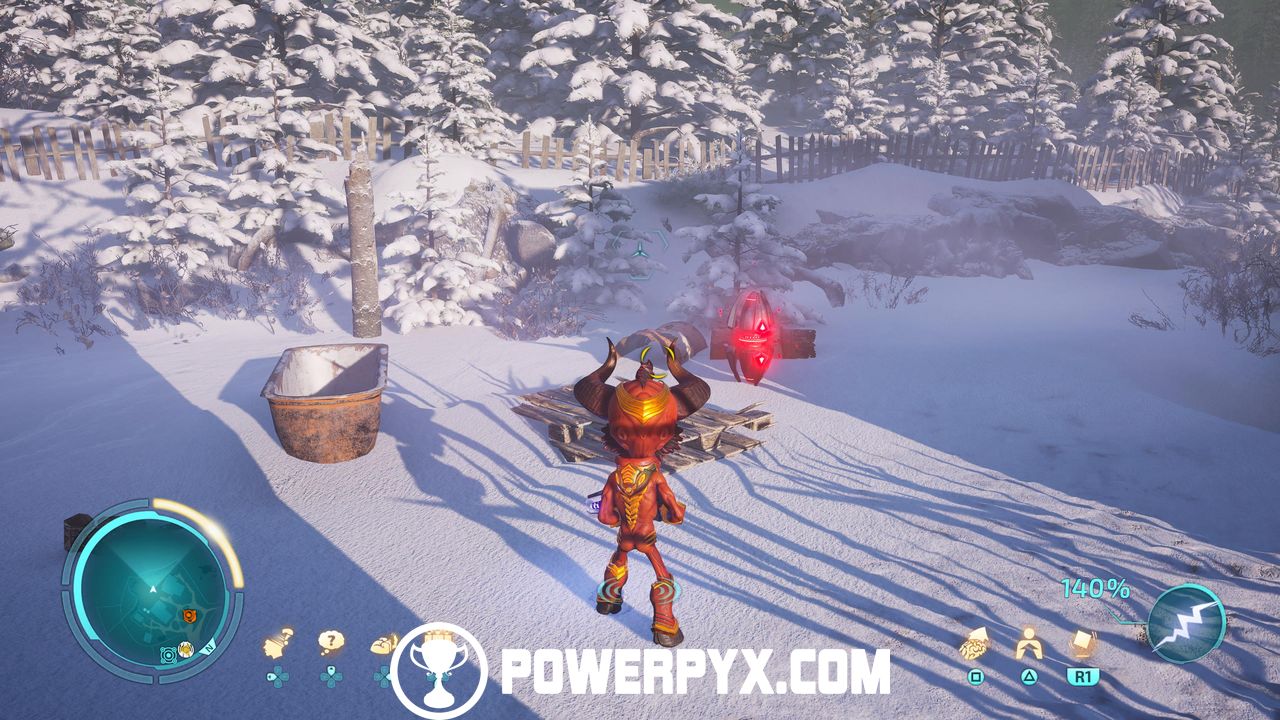Choose the thought bubble question mark icon
Screen dimensions: 1280x720
(x=331, y=642)
